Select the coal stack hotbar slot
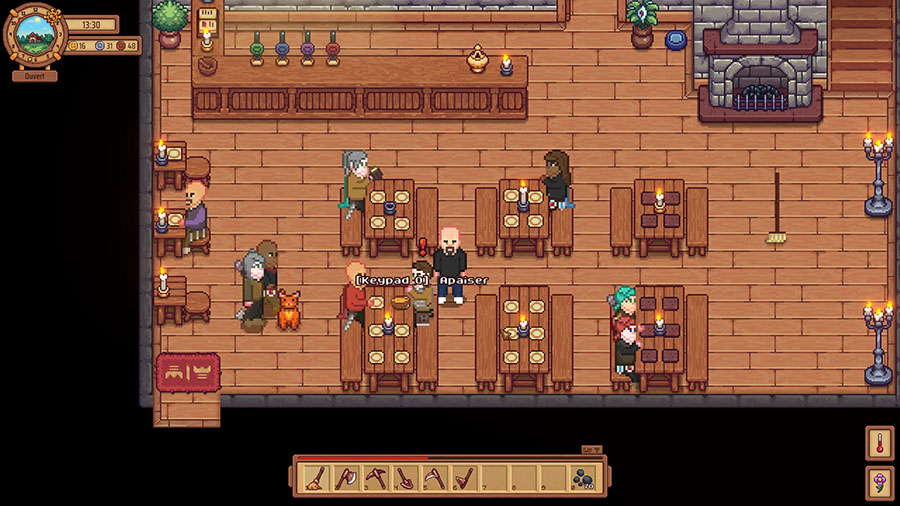Viewport: 900px width, 506px height. coord(583,478)
